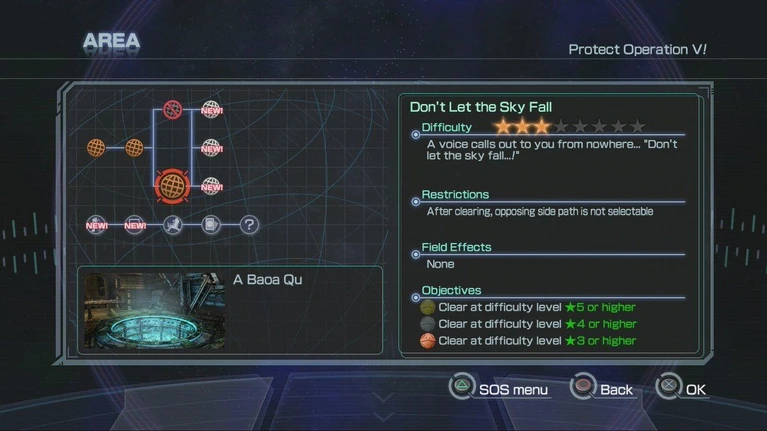
Task: Open the question mark node
Action: (x=249, y=225)
